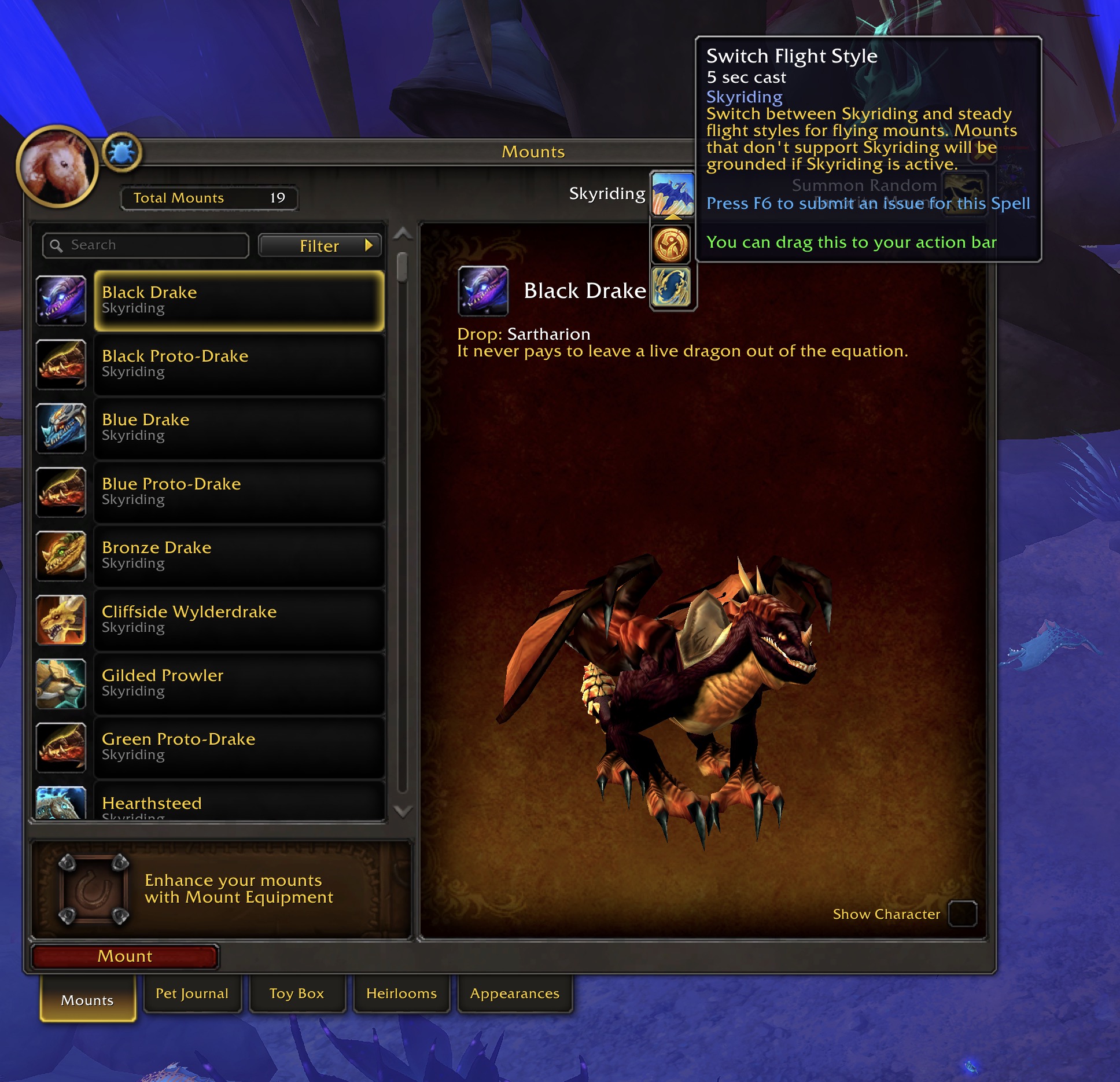Pick the Bronze Drake mount
This screenshot has height=1082, width=1120.
pyautogui.click(x=238, y=555)
